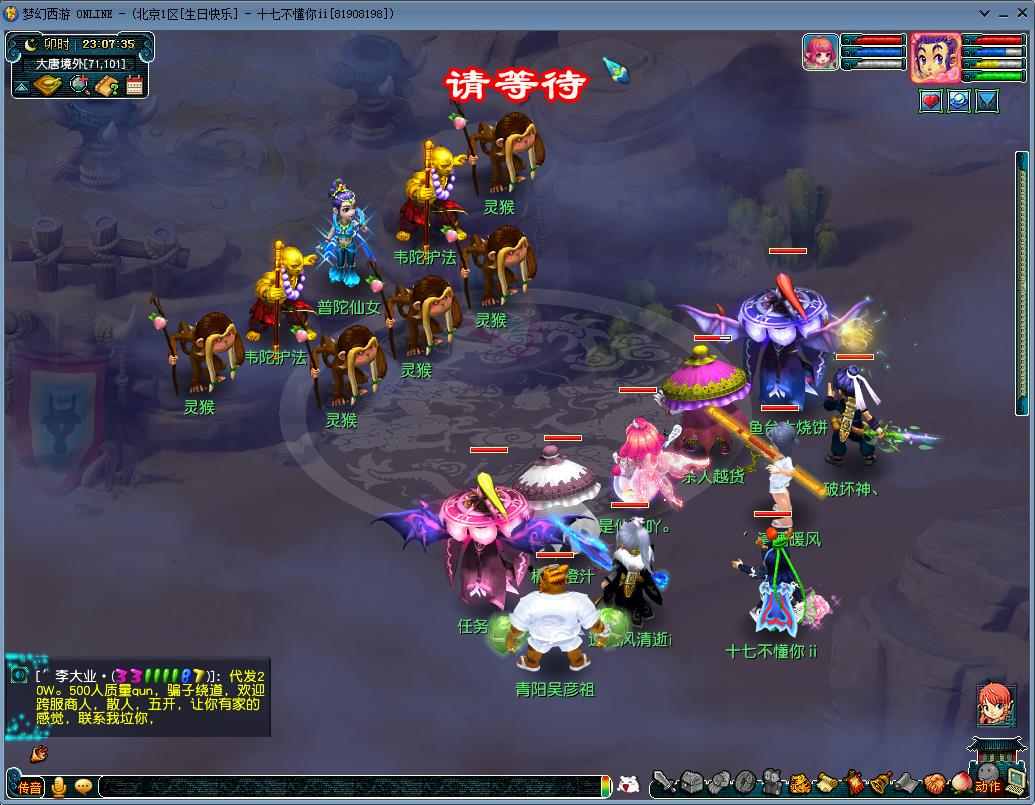Click the sword icon in bottom toolbar

coord(663,782)
